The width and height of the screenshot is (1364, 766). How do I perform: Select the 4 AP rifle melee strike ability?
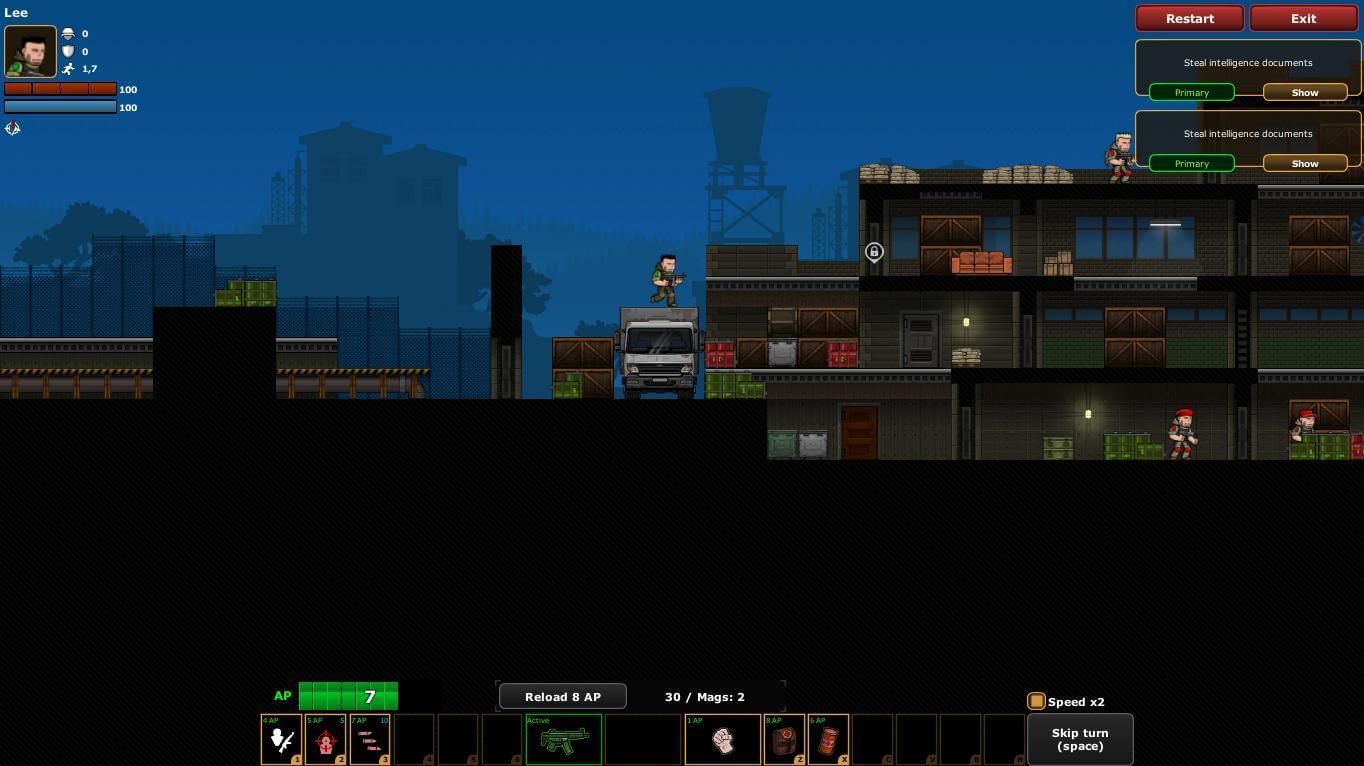(x=281, y=740)
